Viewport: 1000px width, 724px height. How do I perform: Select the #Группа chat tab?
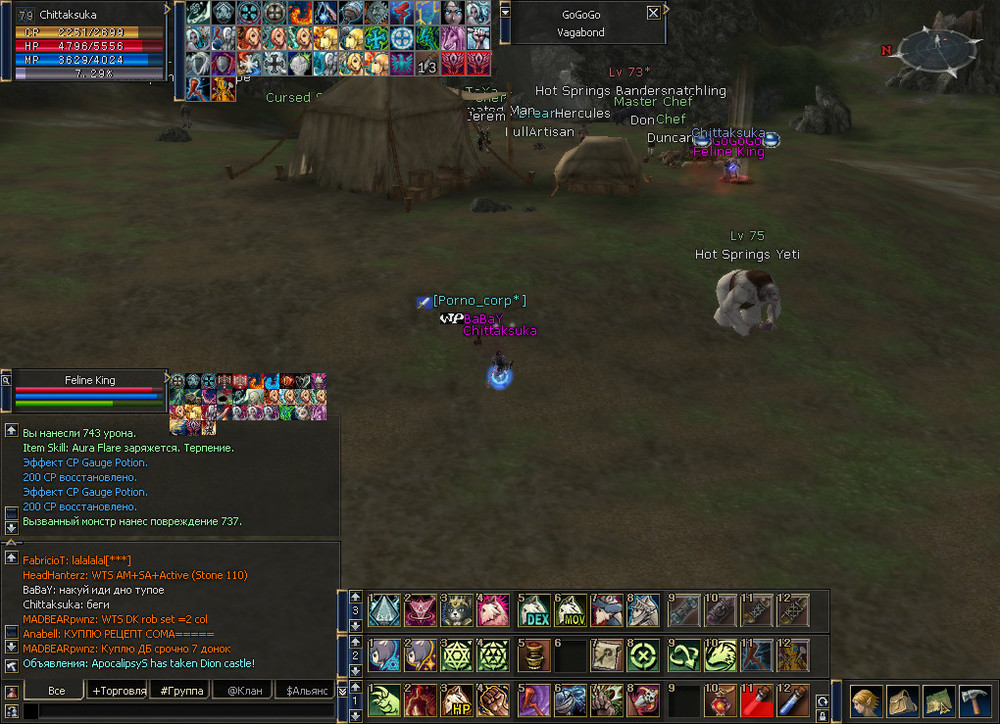(x=182, y=690)
